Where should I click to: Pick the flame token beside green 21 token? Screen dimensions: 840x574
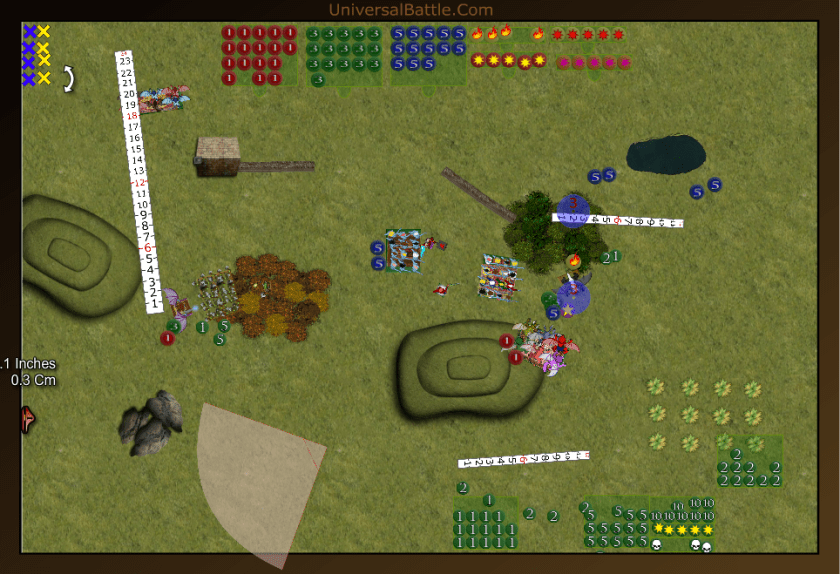pyautogui.click(x=575, y=261)
